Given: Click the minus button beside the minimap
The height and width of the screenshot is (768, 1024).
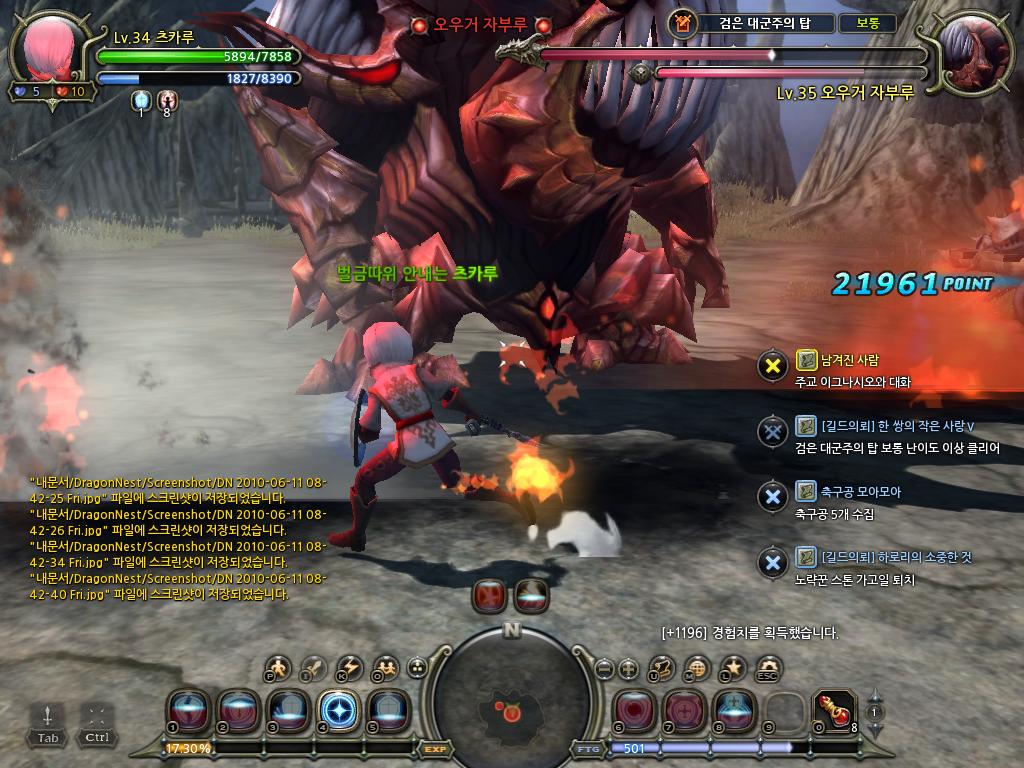Looking at the screenshot, I should click(x=603, y=668).
